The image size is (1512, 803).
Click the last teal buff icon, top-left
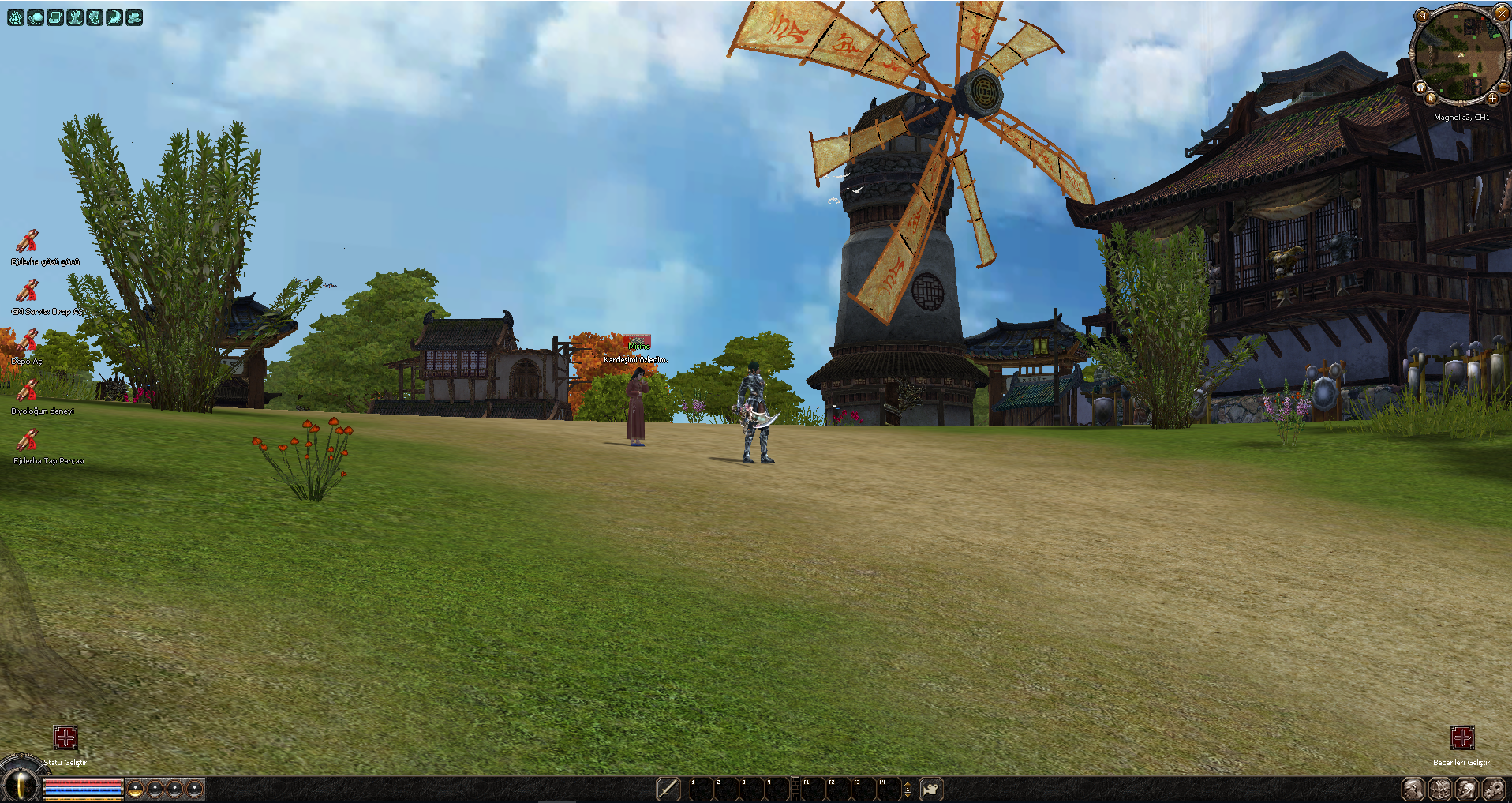point(134,17)
